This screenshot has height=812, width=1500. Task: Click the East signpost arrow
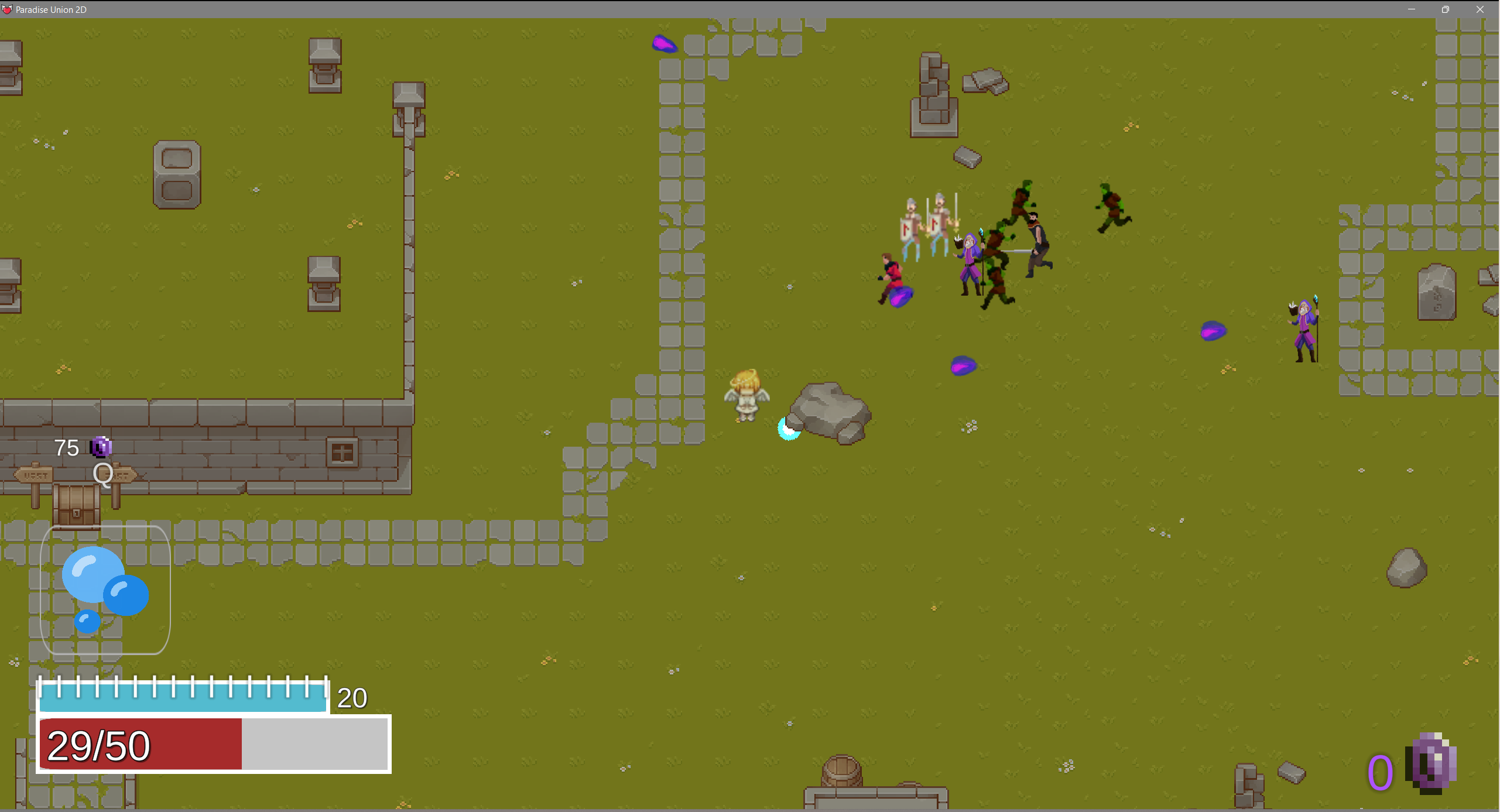(121, 475)
